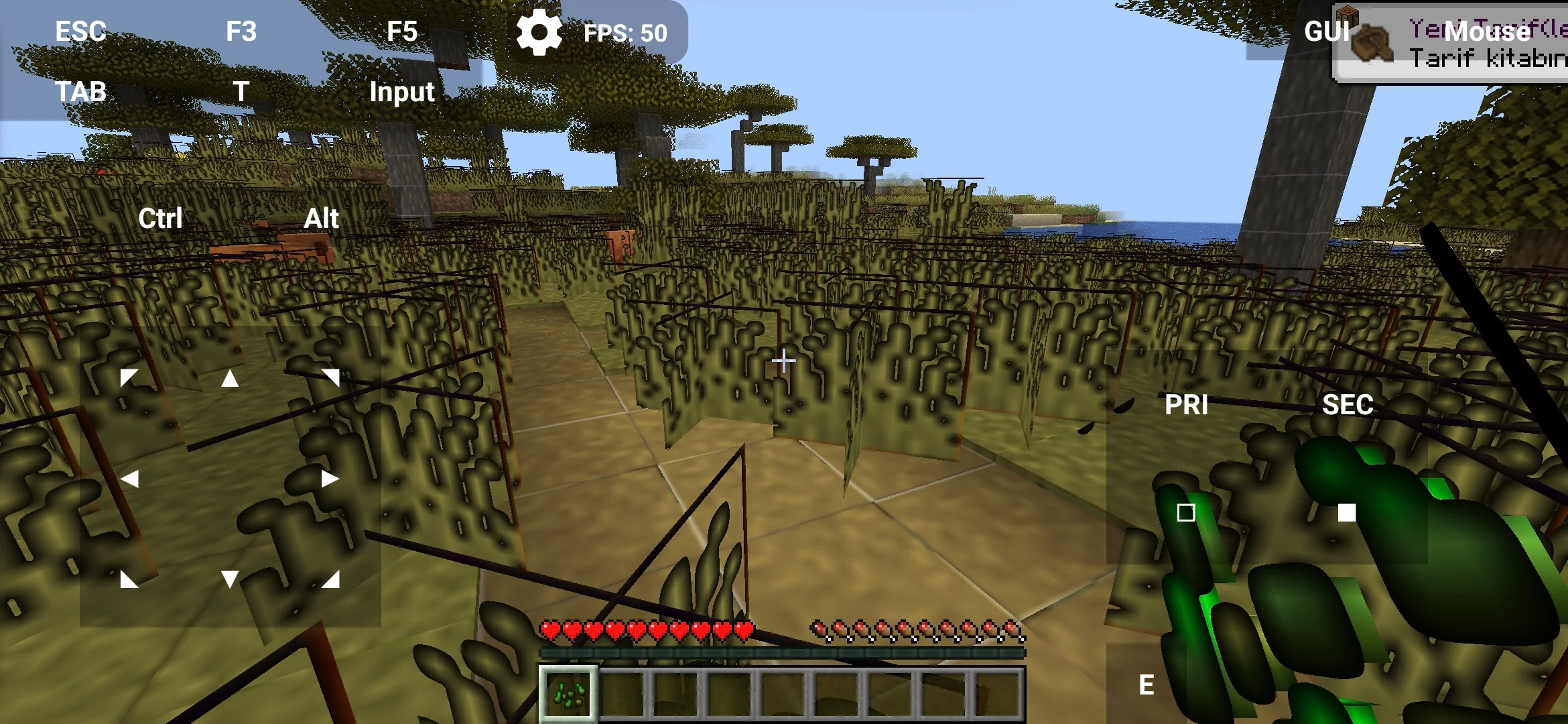Tap the SEC secondary action button
1568x724 pixels.
1348,405
